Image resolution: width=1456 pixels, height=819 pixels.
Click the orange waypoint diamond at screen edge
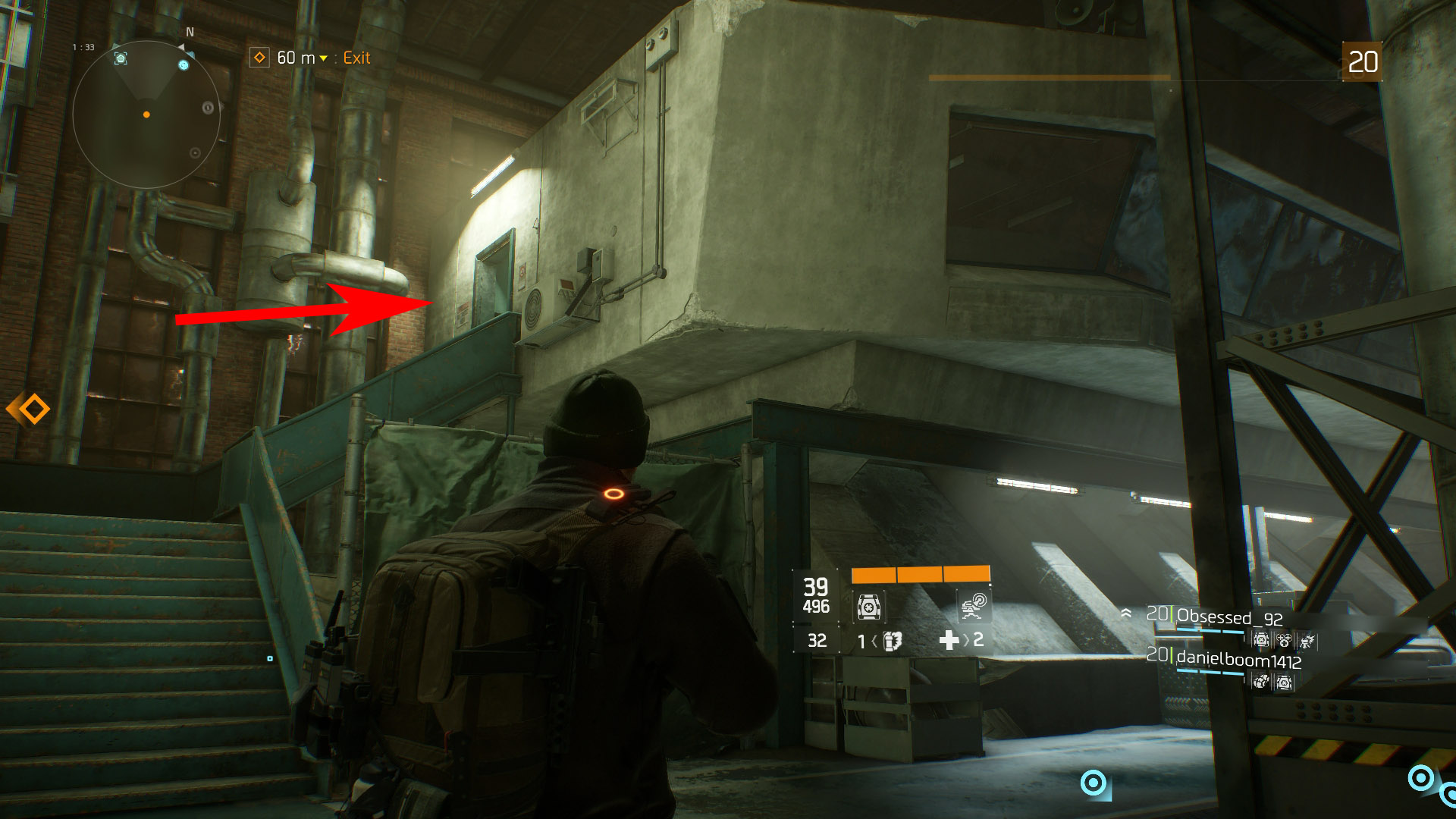pos(30,409)
